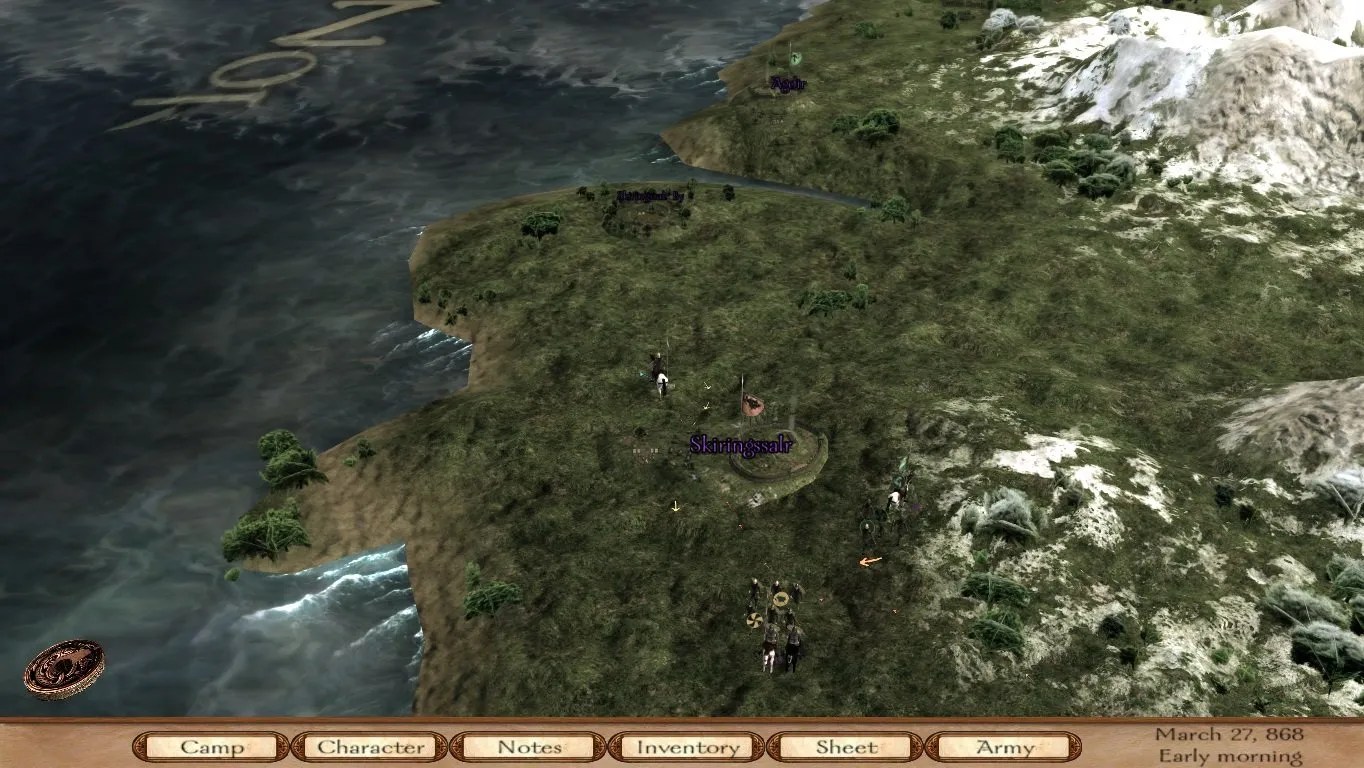This screenshot has width=1364, height=768.
Task: Open the Army overview
Action: (x=1004, y=747)
